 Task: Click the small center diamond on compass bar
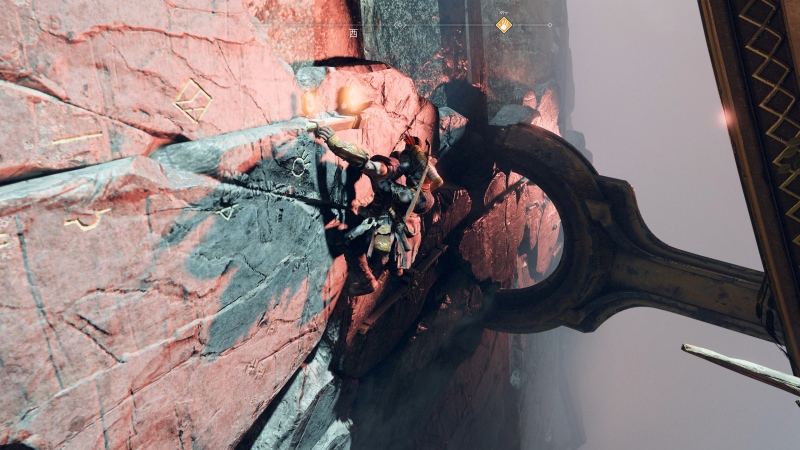tap(399, 24)
